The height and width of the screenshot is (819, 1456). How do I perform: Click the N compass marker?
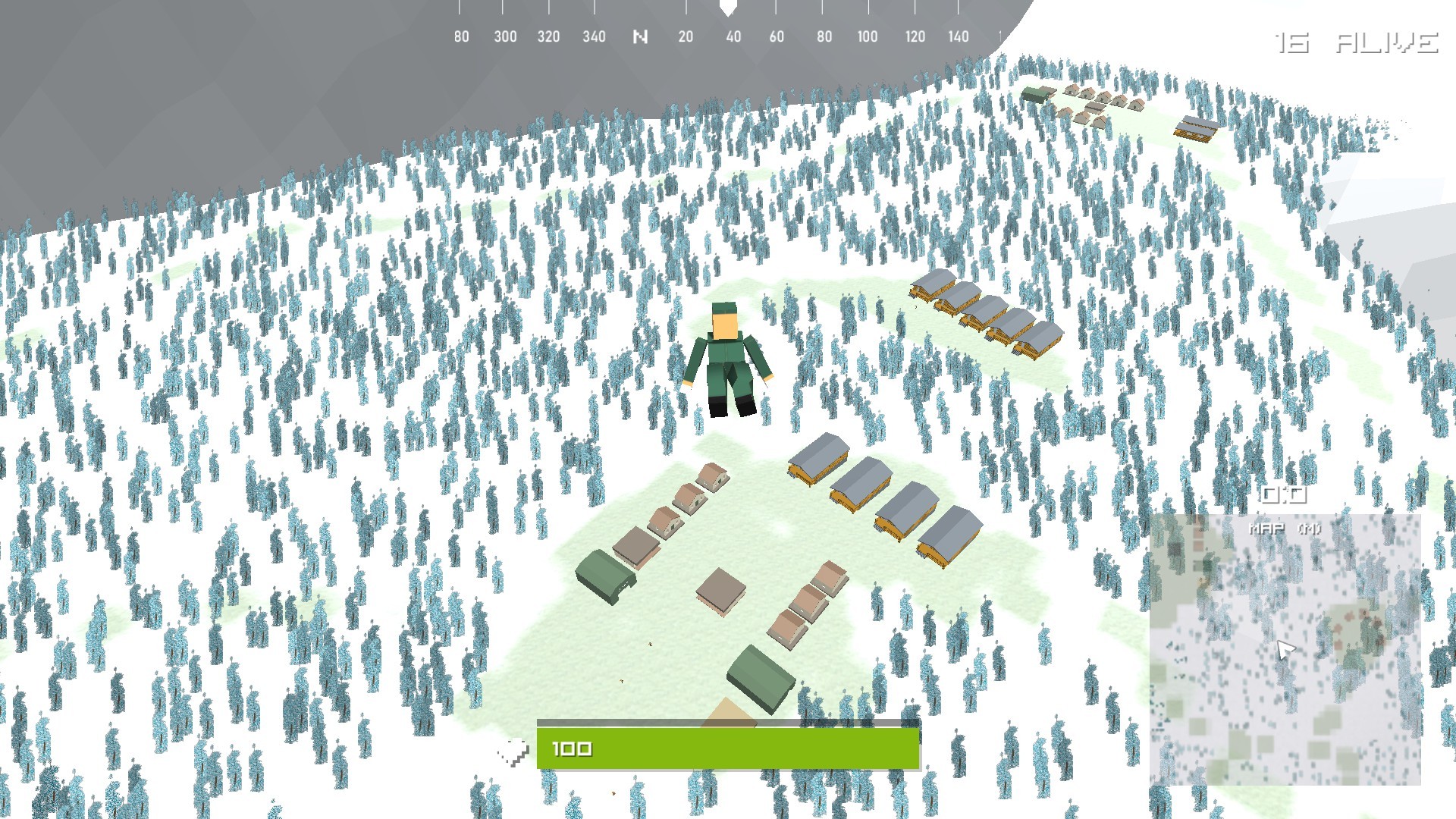(x=641, y=36)
